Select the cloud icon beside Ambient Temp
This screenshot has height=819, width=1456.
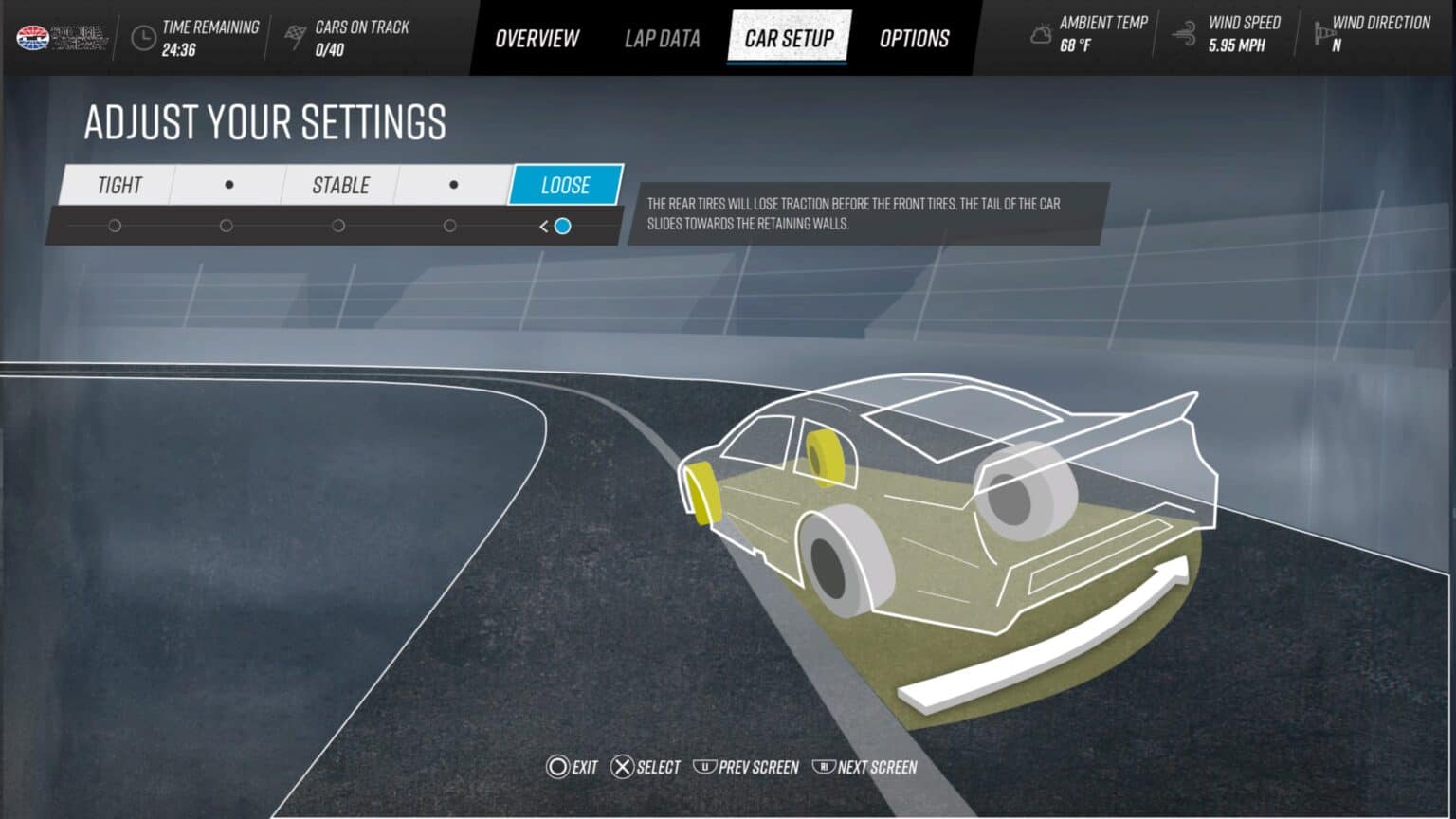point(1039,35)
